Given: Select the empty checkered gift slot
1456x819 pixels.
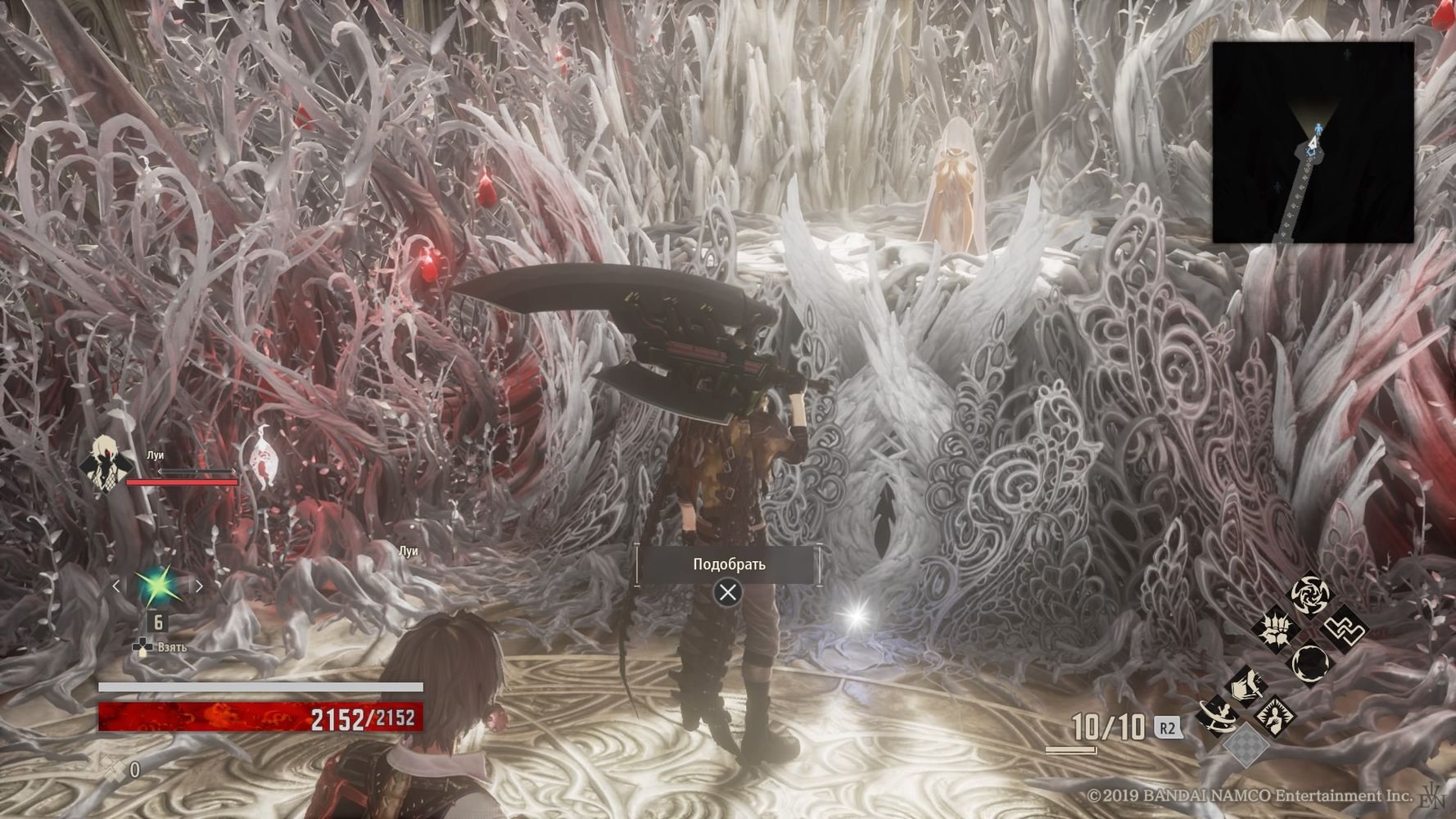Looking at the screenshot, I should coord(1245,745).
